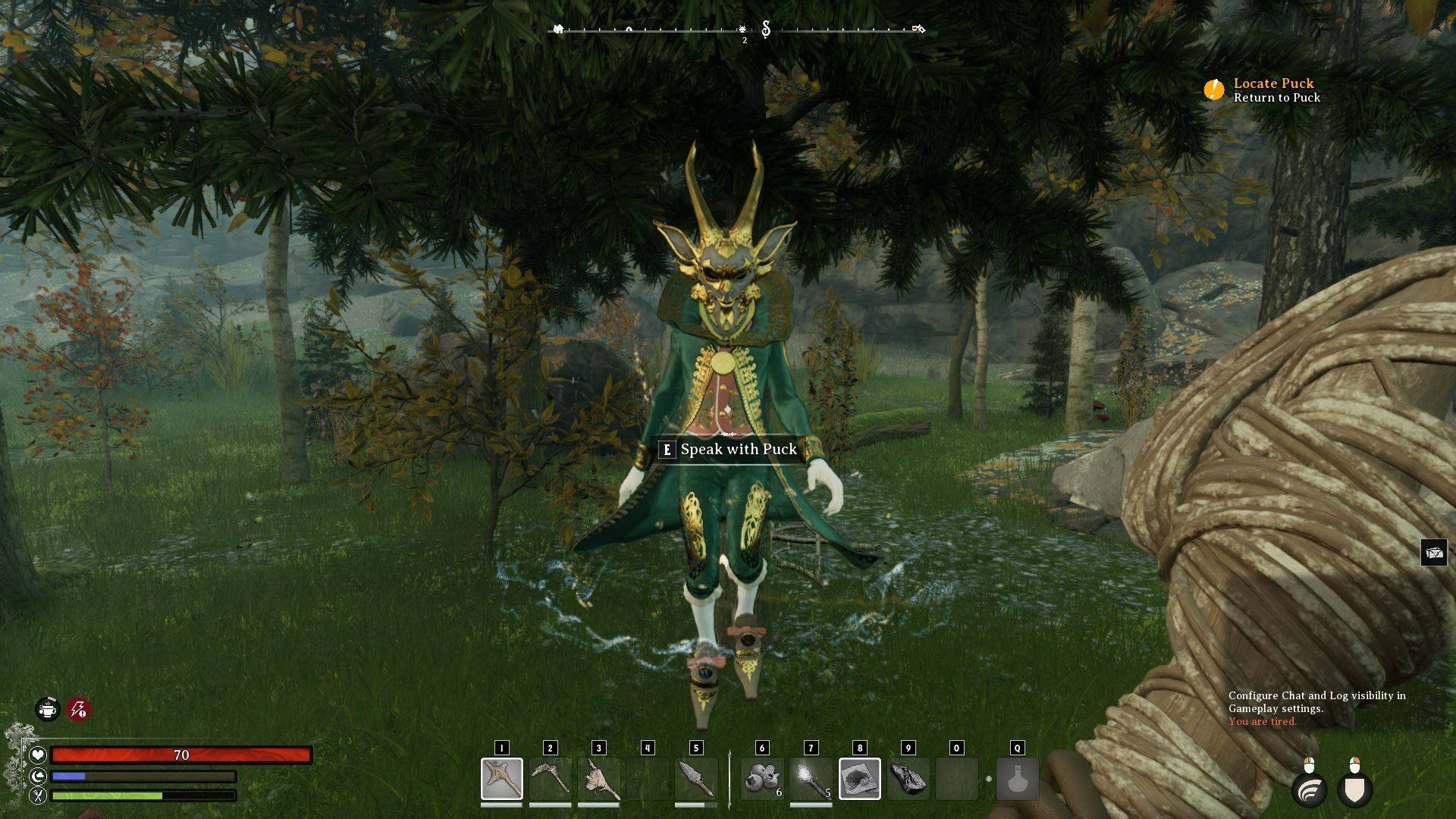Click the compass bar at the top
The width and height of the screenshot is (1456, 819).
pos(737,30)
